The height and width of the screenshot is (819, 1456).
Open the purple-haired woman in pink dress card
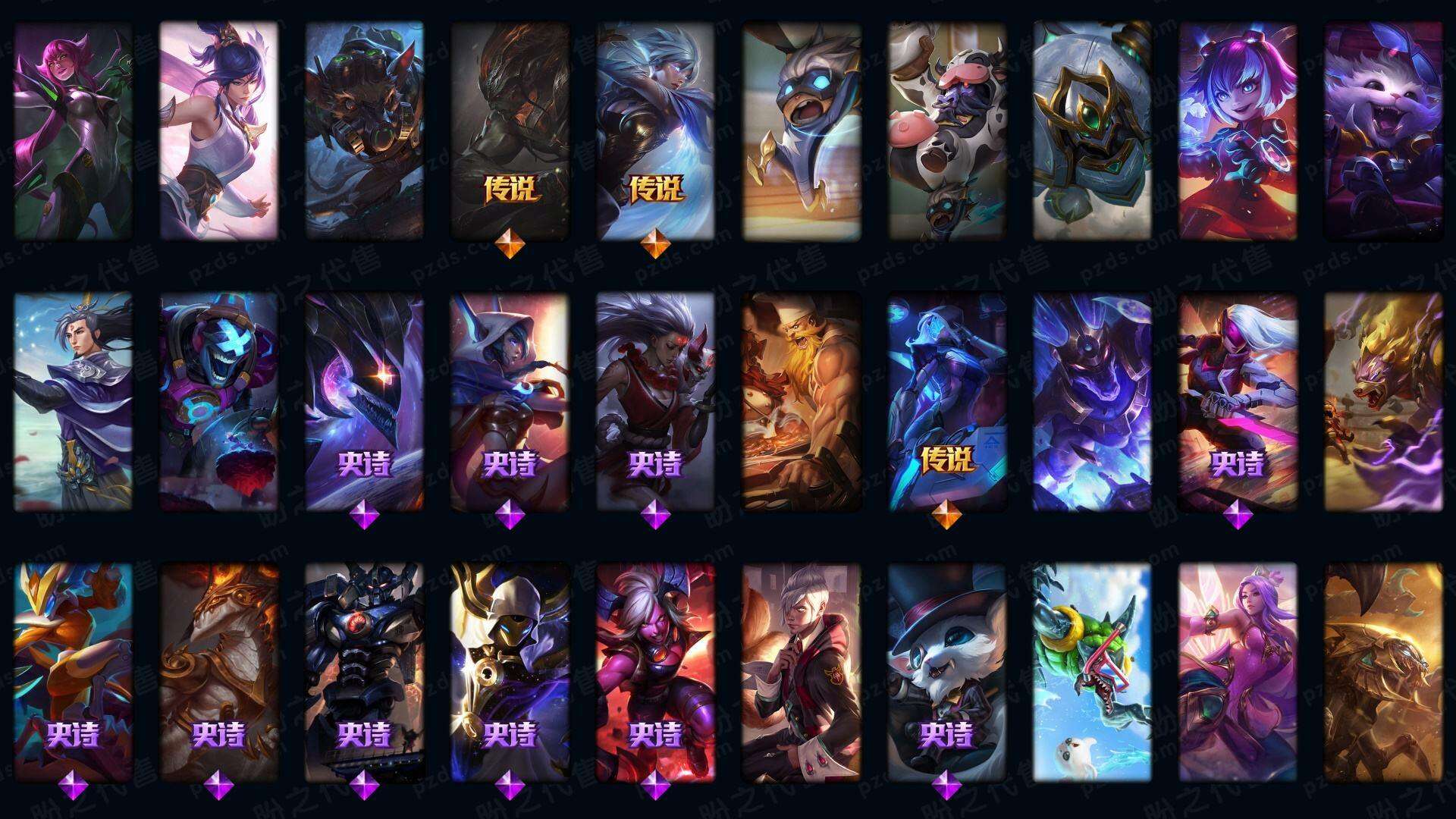[1238, 672]
